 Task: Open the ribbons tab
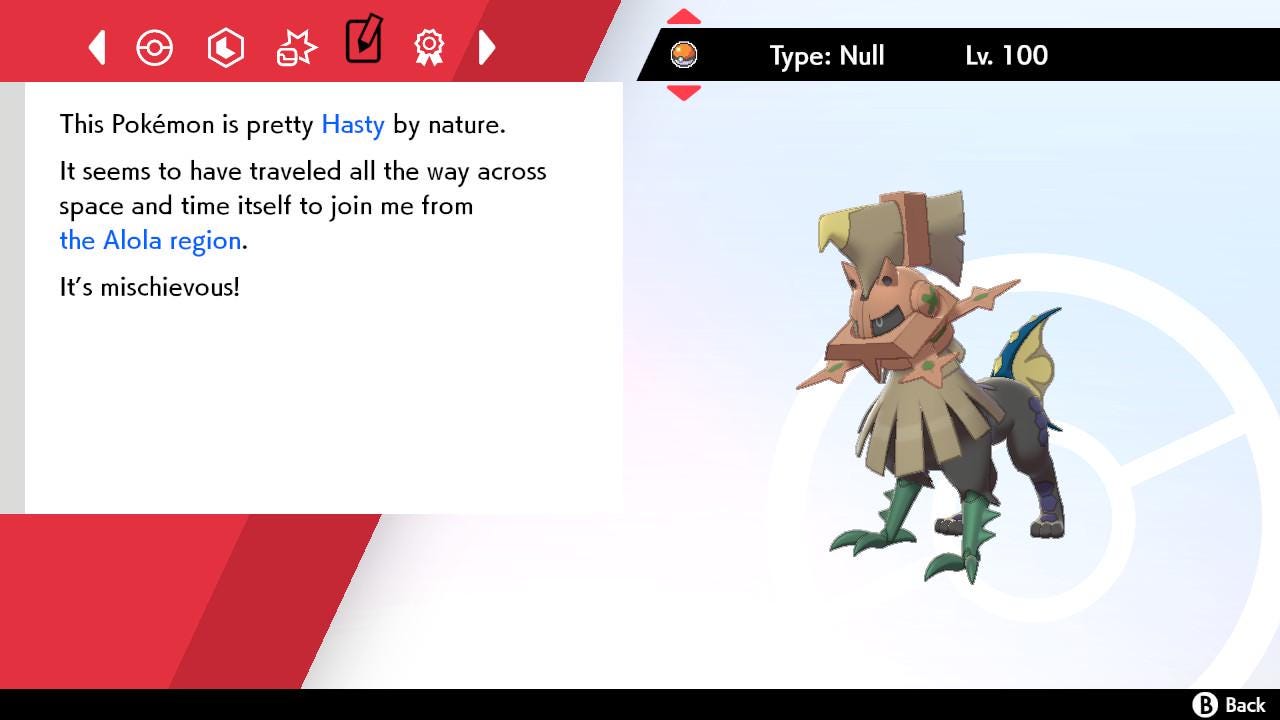[429, 47]
